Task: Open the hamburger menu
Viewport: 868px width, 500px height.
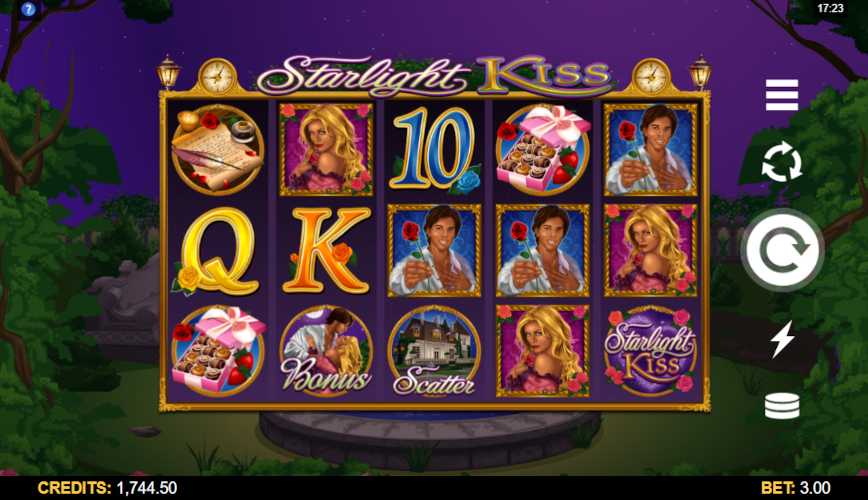Action: click(x=782, y=95)
